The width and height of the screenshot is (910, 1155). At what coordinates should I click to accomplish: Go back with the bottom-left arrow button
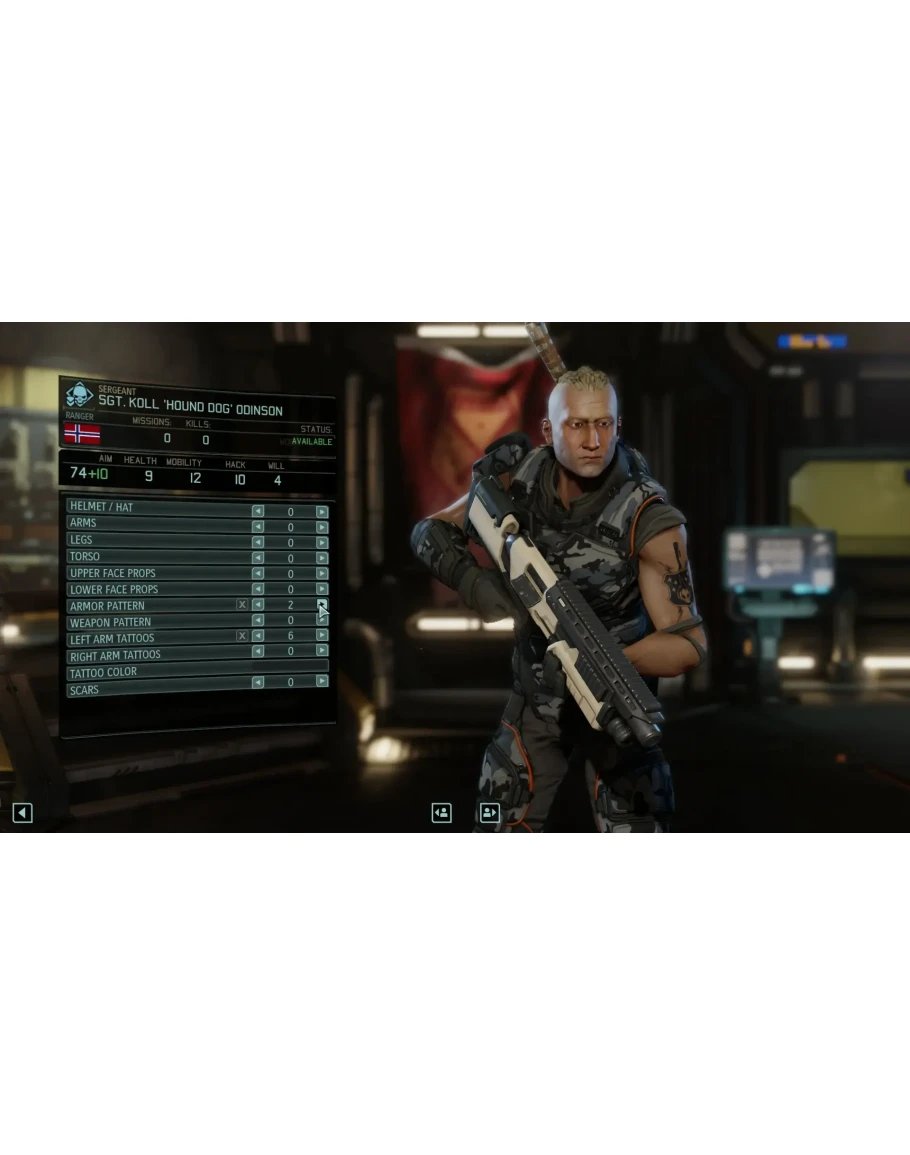click(22, 813)
